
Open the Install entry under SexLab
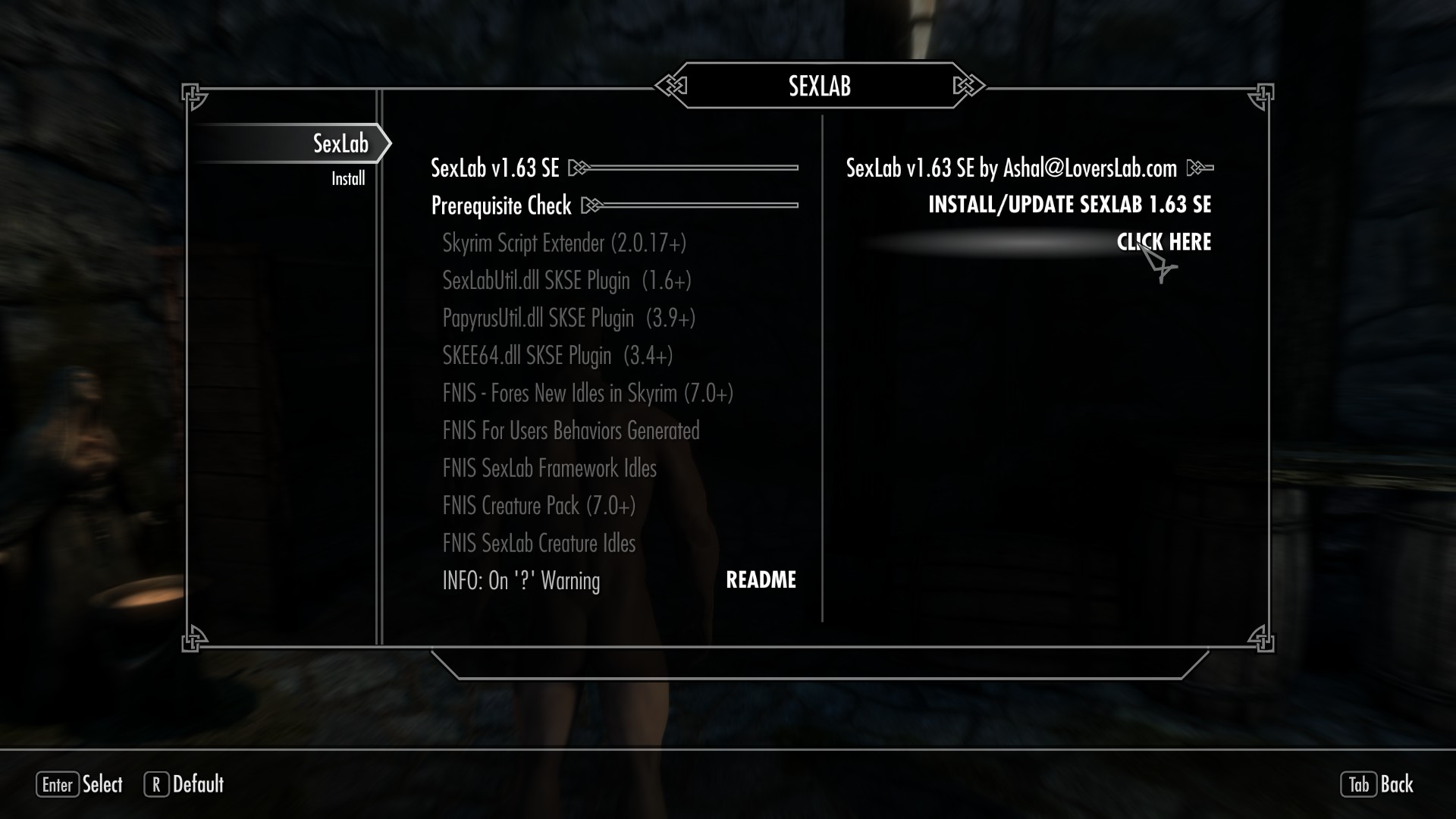(x=348, y=177)
